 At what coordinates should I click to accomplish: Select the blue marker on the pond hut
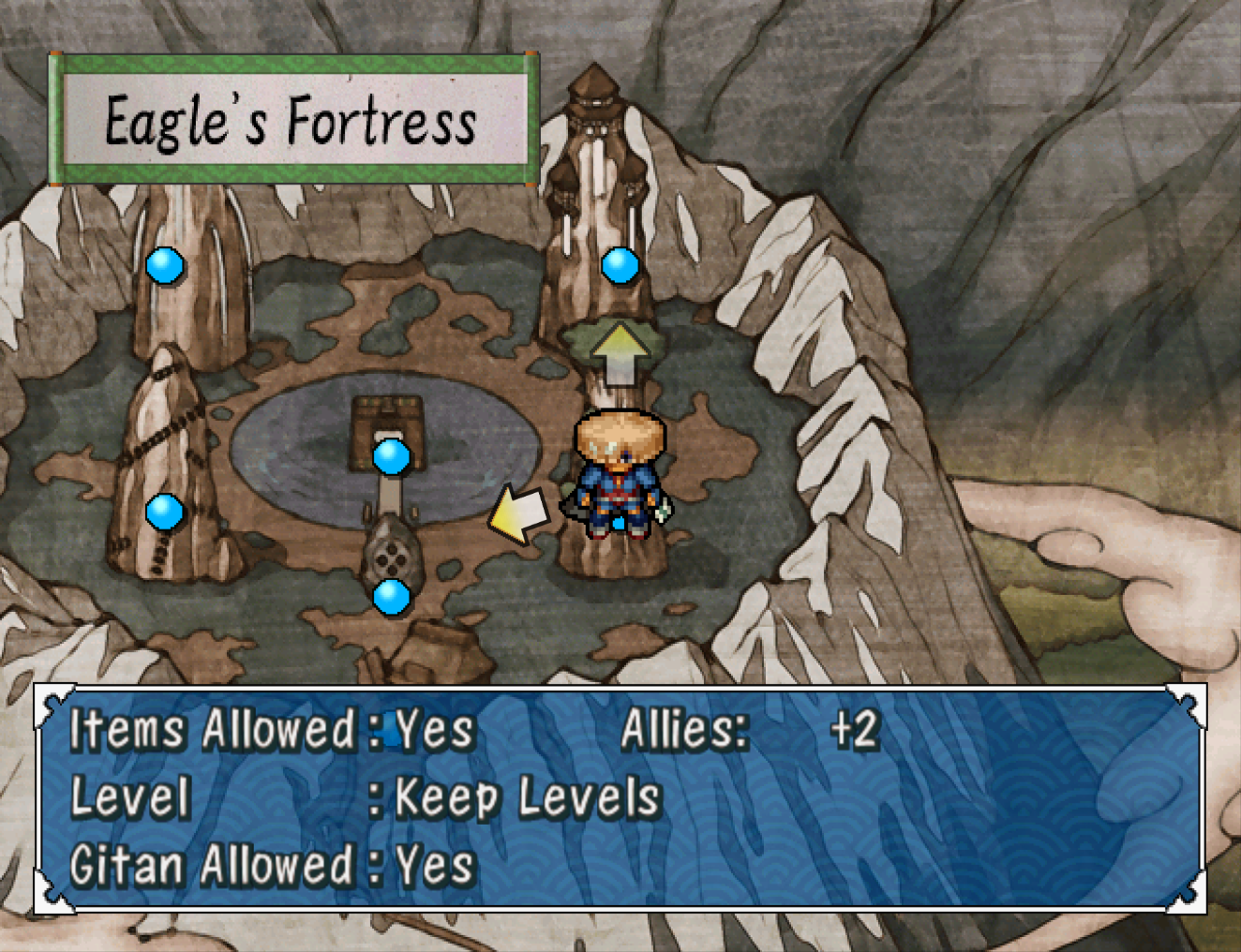pyautogui.click(x=391, y=457)
